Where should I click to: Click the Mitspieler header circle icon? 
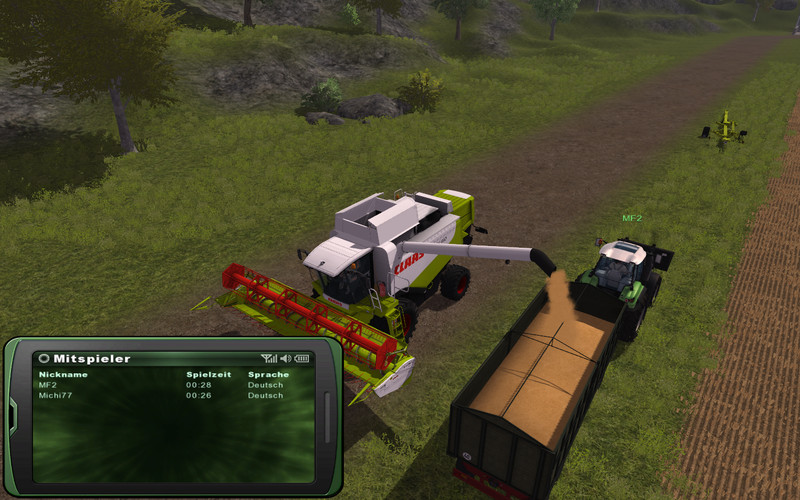tap(44, 358)
